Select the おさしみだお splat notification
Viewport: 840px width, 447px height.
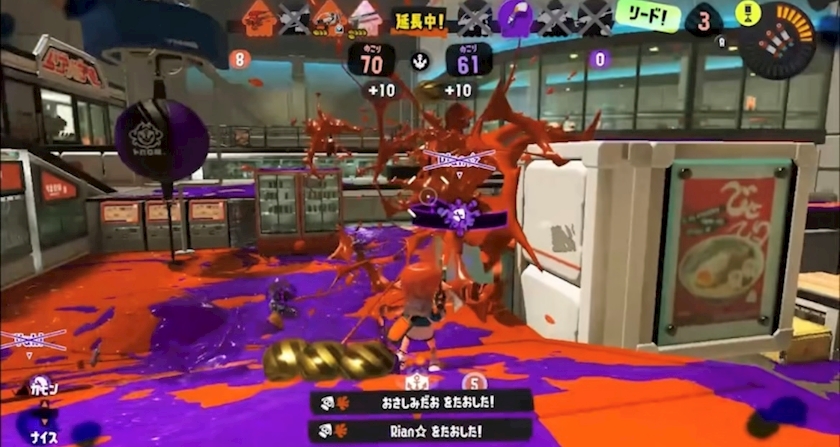click(420, 402)
